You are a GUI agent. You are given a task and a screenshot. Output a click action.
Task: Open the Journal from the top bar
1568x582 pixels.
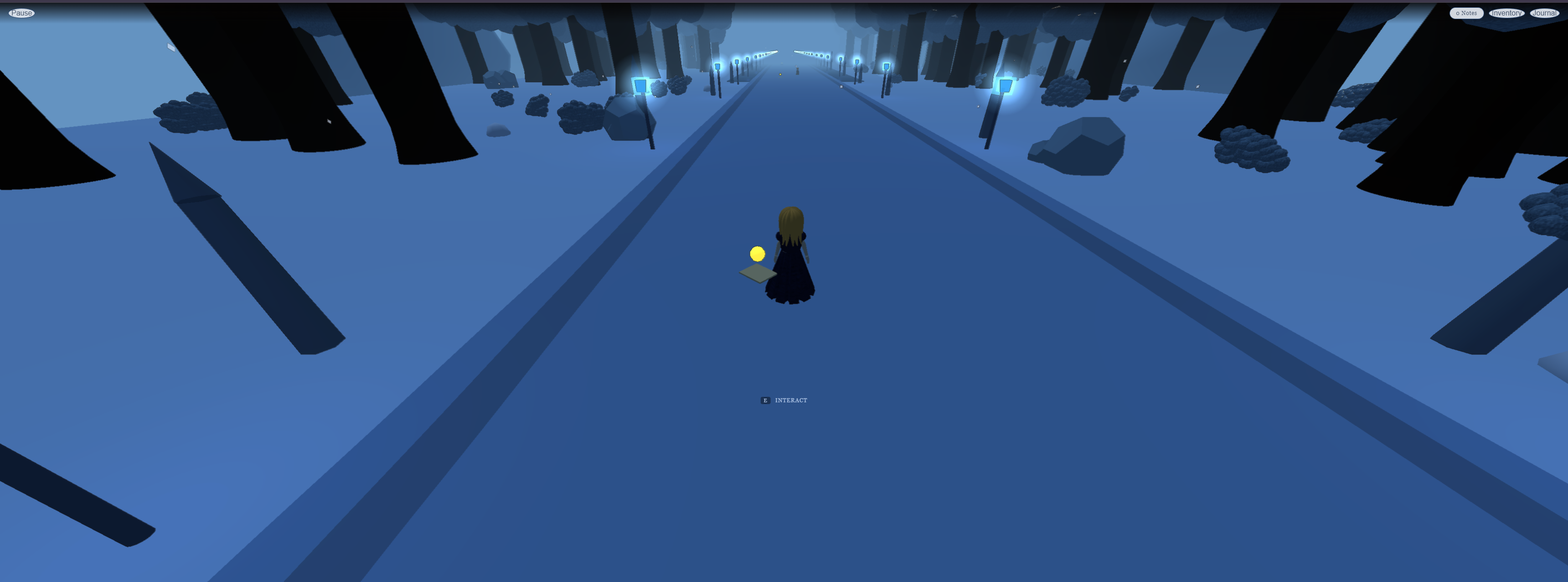[x=1545, y=13]
